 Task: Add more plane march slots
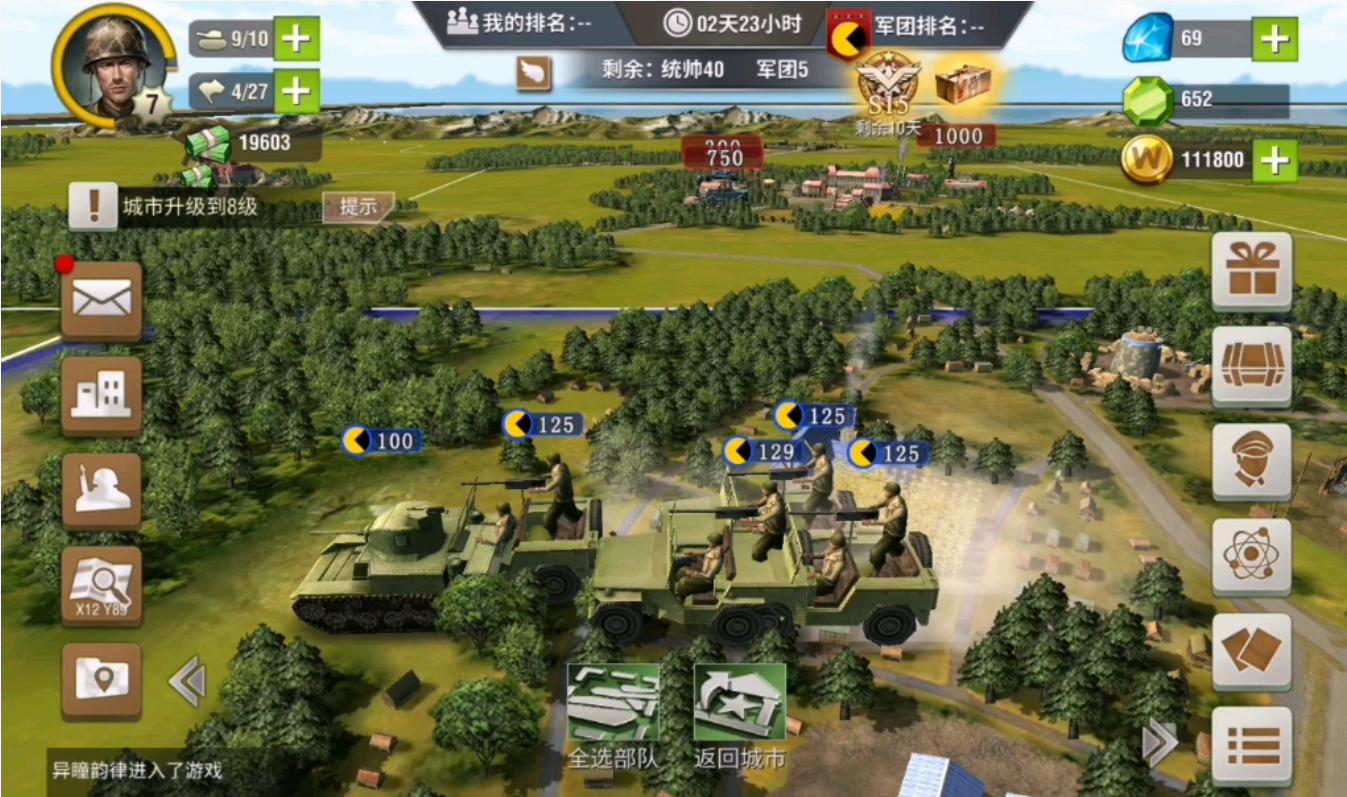tap(296, 91)
